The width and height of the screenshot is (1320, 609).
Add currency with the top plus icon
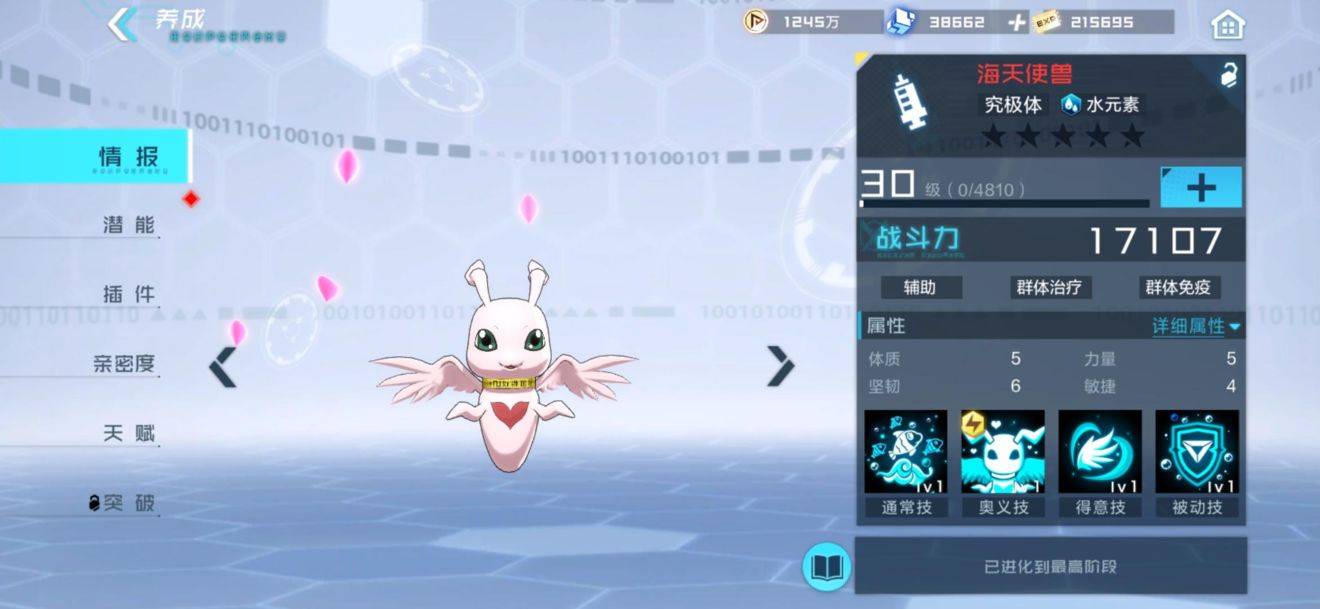click(x=1017, y=22)
